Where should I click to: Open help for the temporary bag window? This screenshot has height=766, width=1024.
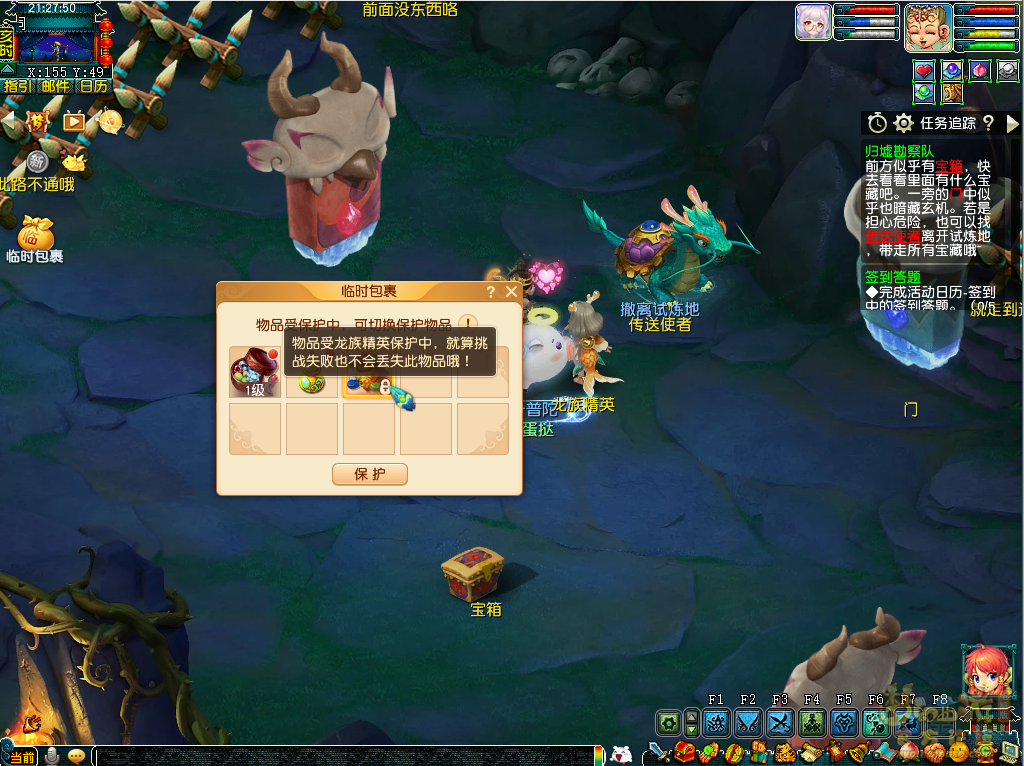click(x=491, y=292)
